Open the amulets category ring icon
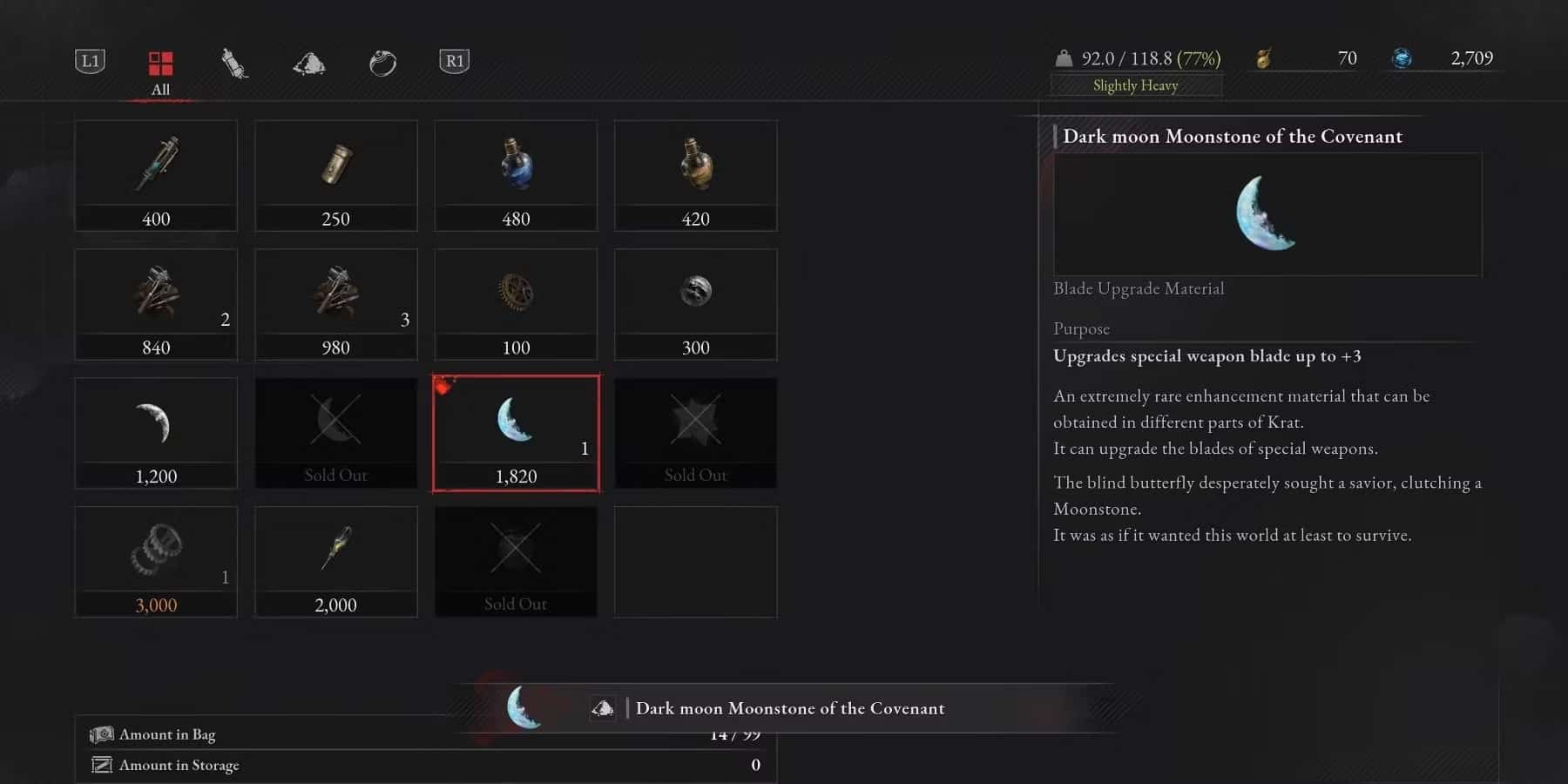This screenshot has width=1568, height=784. click(382, 62)
